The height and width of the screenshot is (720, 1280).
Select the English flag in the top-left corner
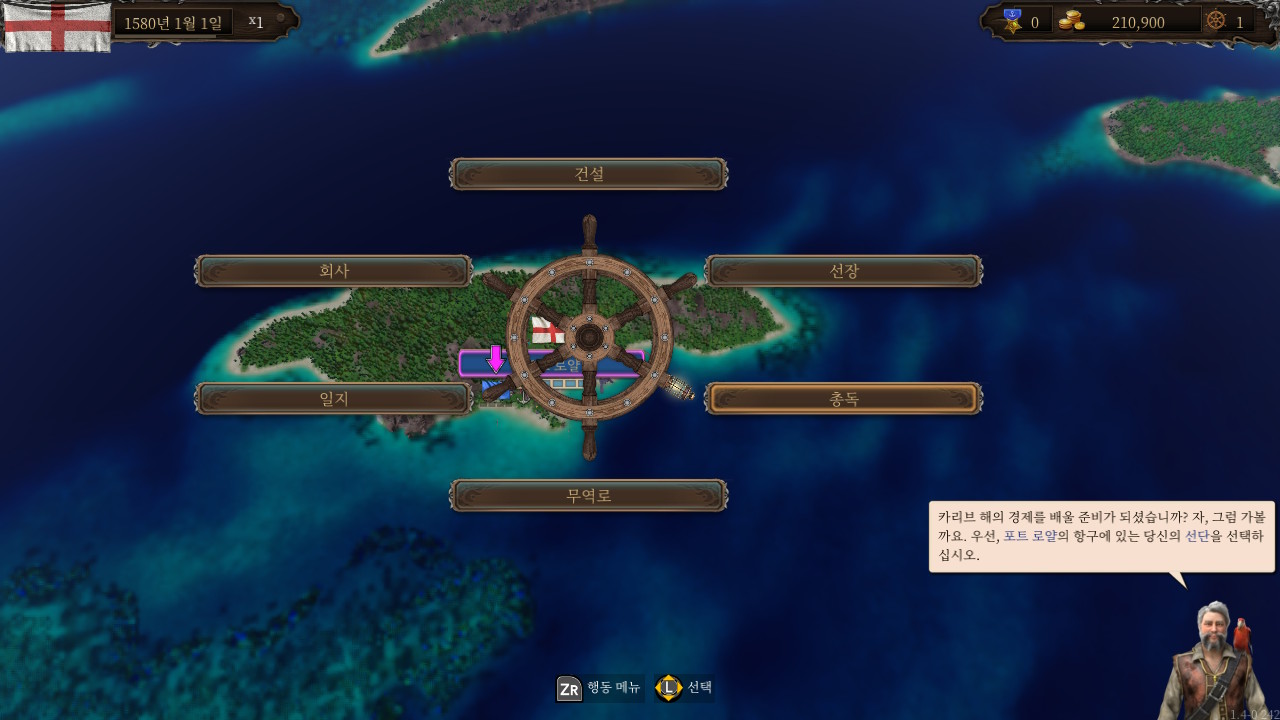(x=57, y=25)
